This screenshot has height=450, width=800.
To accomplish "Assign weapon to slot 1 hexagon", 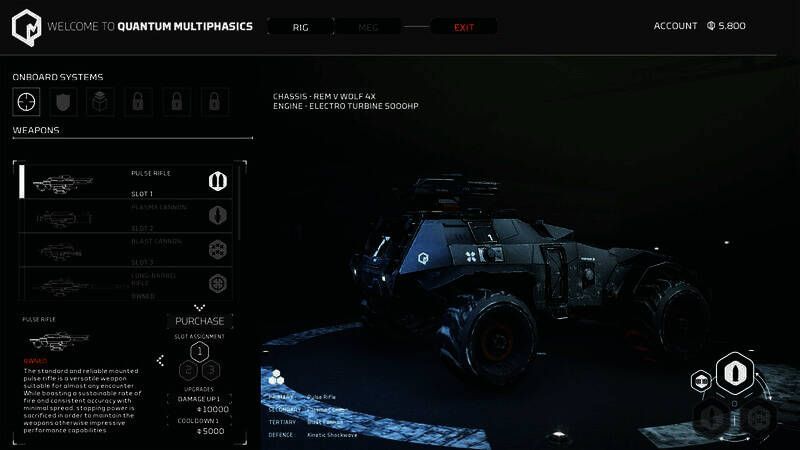I will pos(199,351).
